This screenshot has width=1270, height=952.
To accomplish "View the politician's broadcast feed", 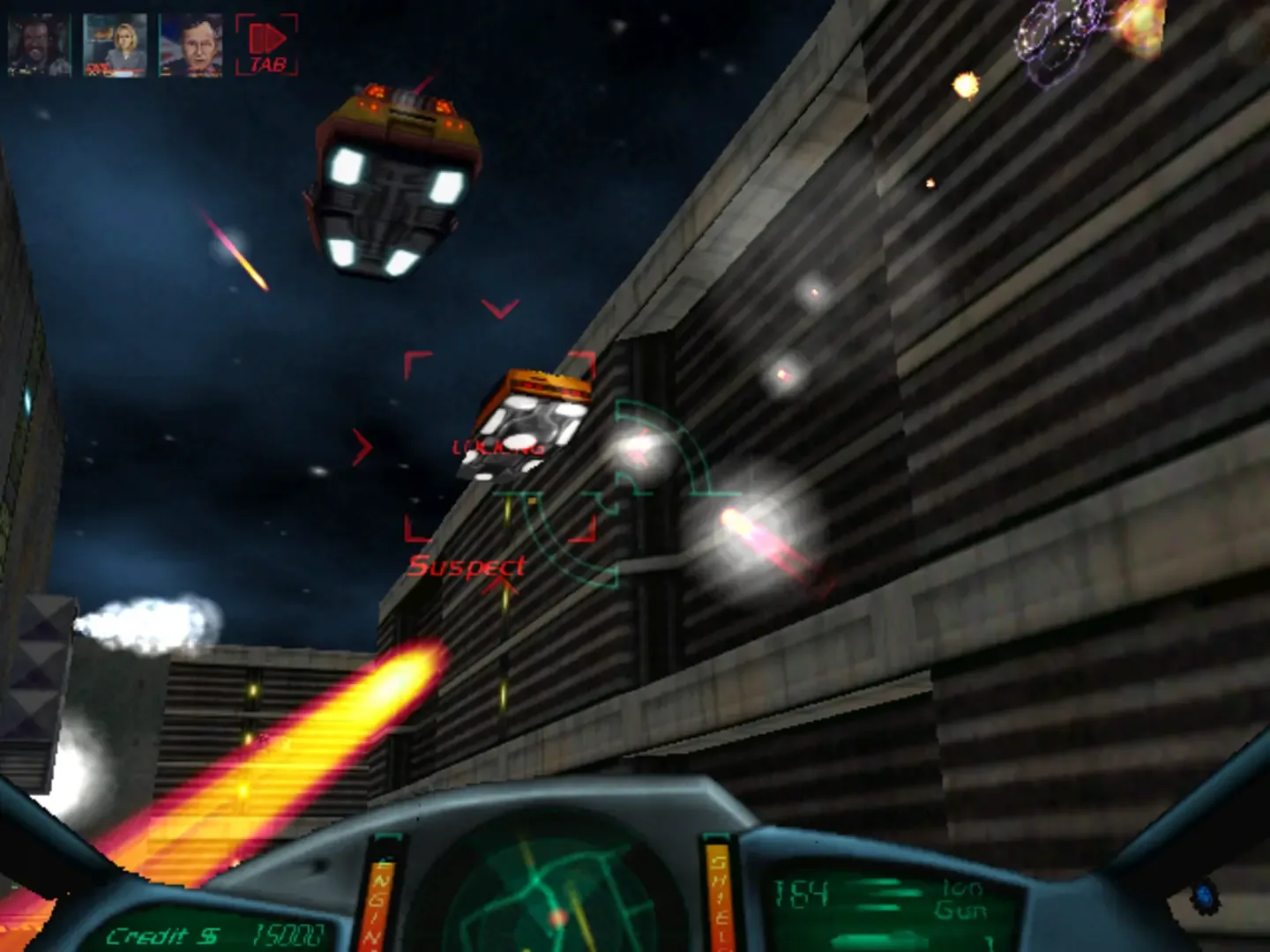I will pos(192,39).
